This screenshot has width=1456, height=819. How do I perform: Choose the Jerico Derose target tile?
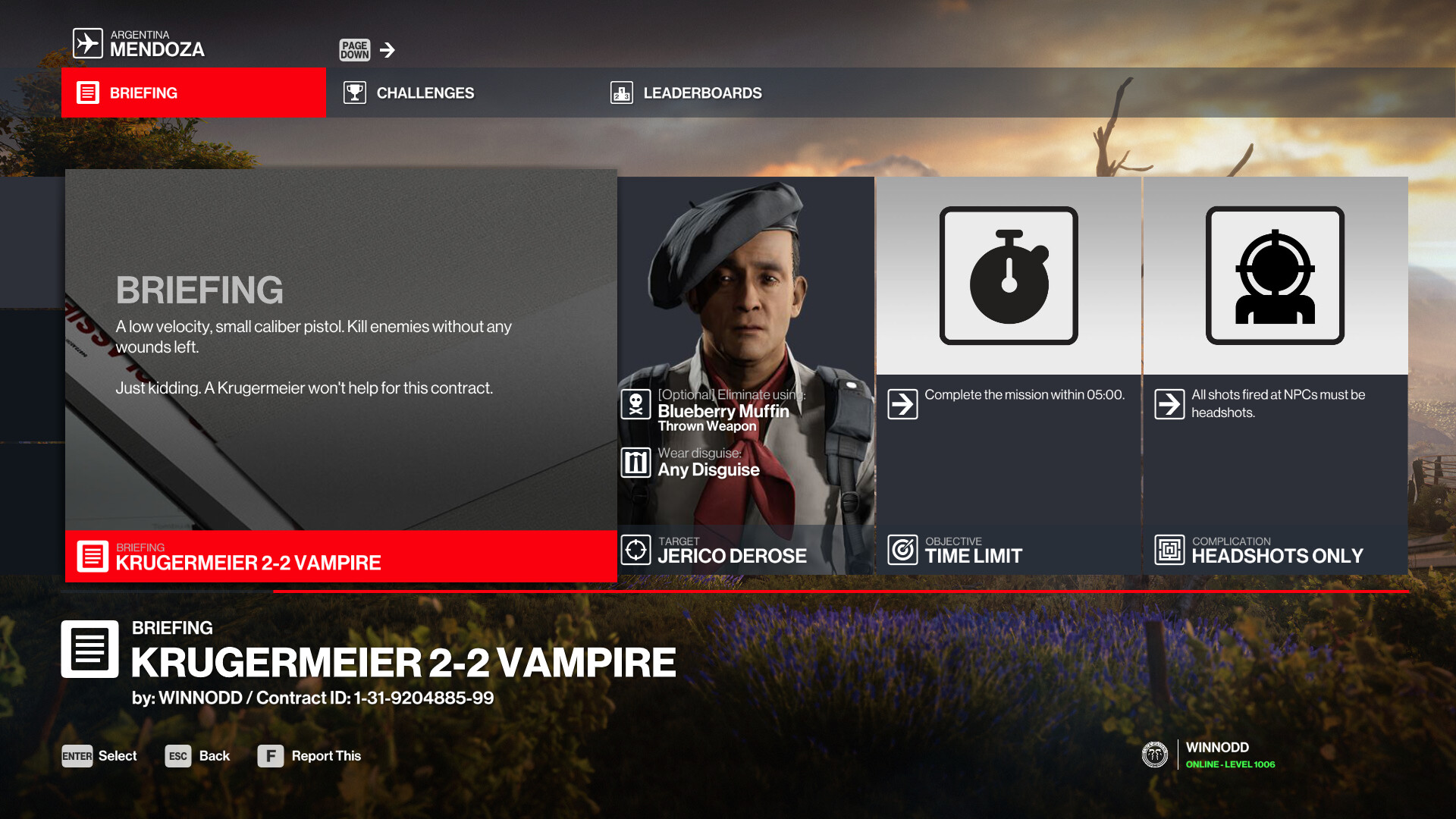pyautogui.click(x=745, y=375)
